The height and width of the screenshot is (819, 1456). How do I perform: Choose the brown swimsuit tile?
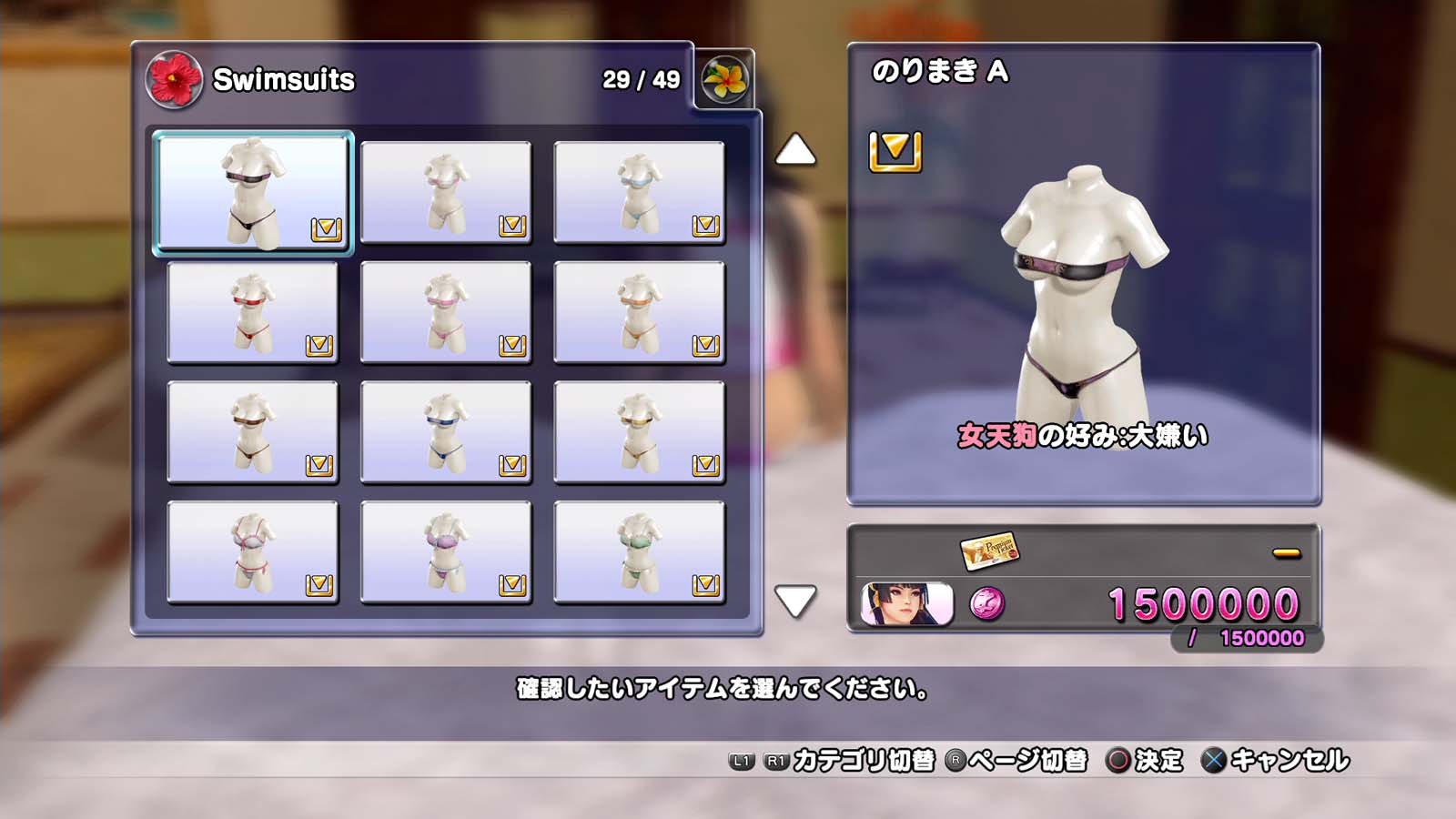tap(253, 432)
